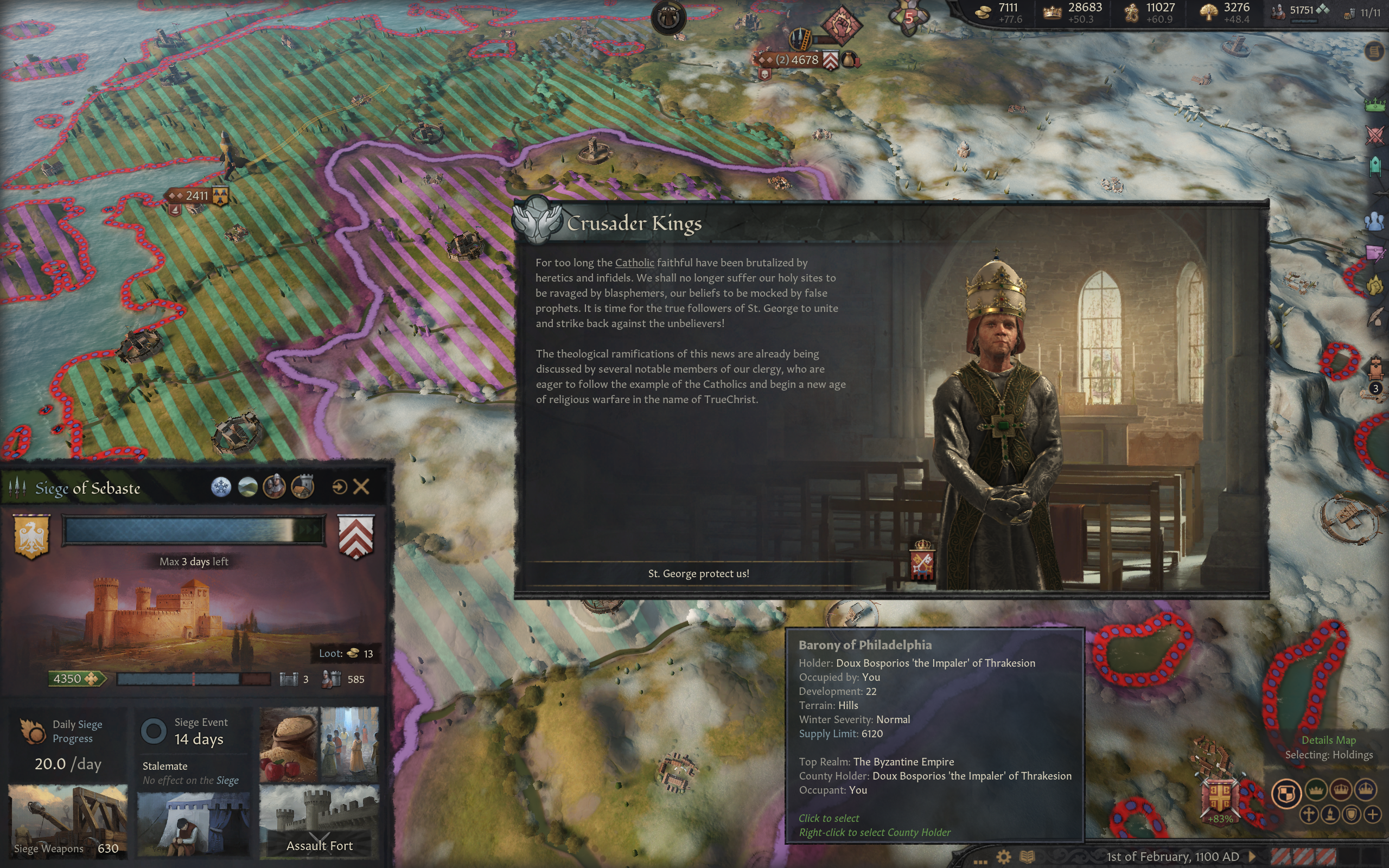
Task: Open the Catholic faith link
Action: click(634, 263)
